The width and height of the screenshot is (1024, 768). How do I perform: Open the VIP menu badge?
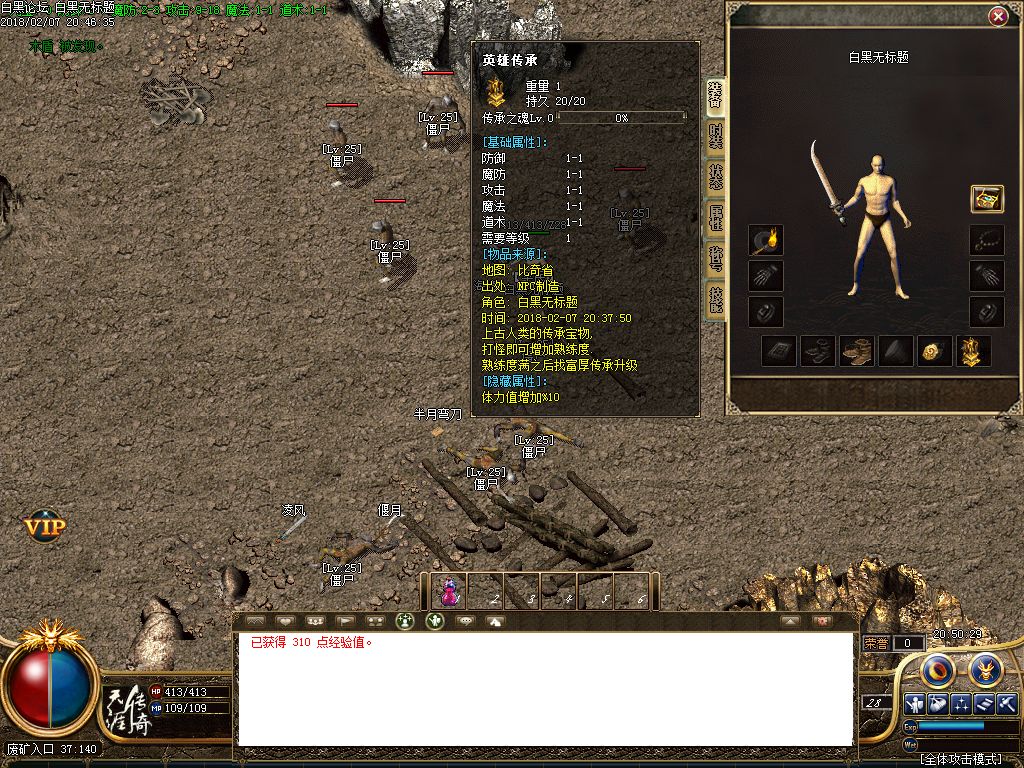click(45, 525)
